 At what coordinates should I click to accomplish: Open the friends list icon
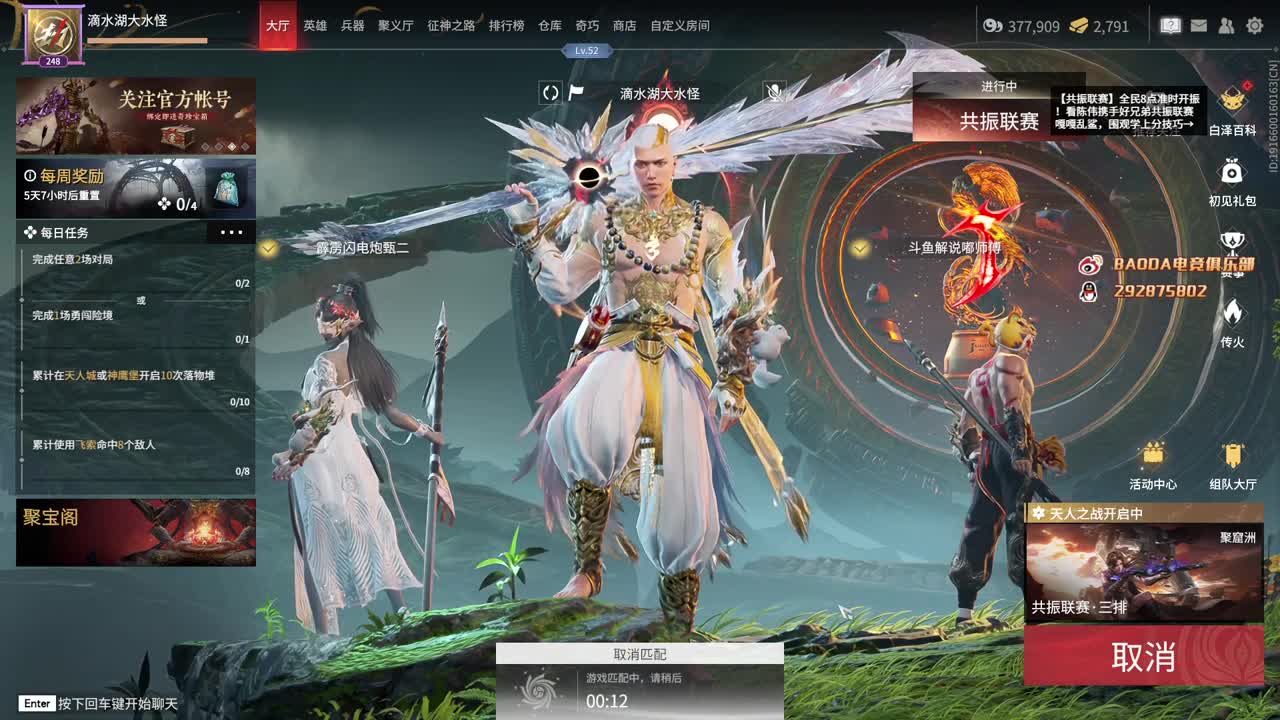[x=1224, y=25]
